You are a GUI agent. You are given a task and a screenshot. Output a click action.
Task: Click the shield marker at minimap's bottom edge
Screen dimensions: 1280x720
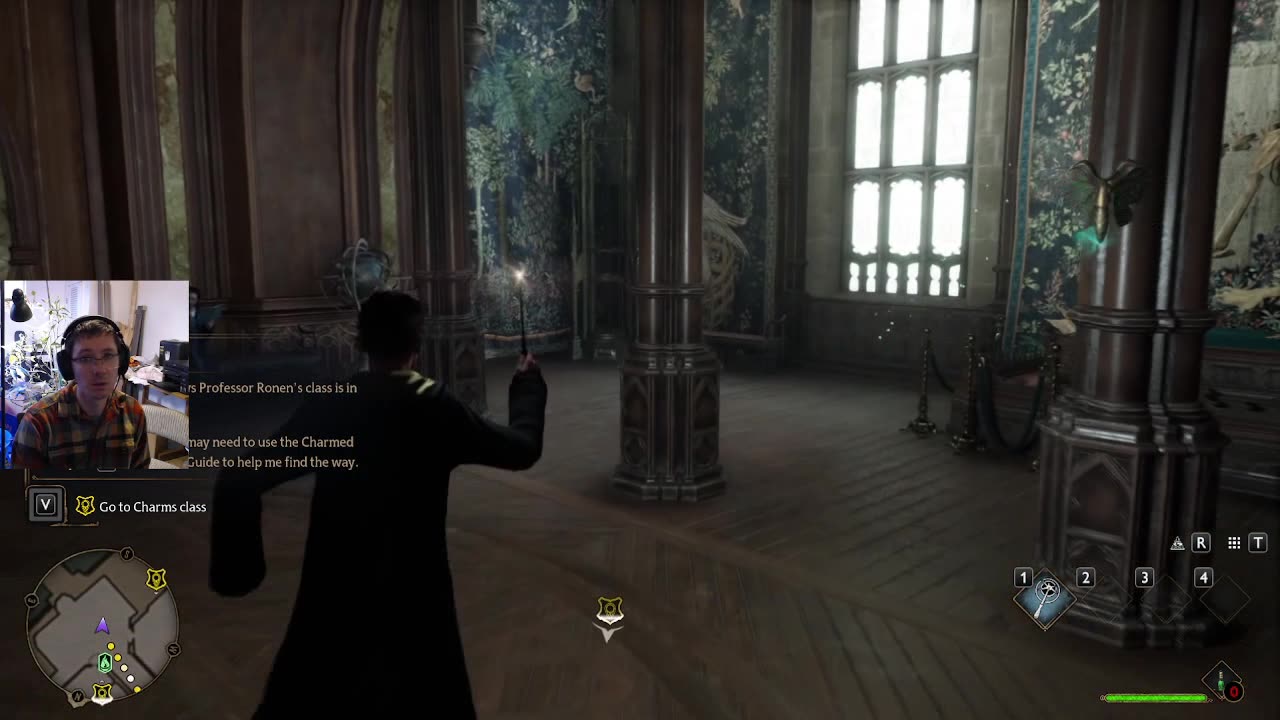click(x=100, y=691)
